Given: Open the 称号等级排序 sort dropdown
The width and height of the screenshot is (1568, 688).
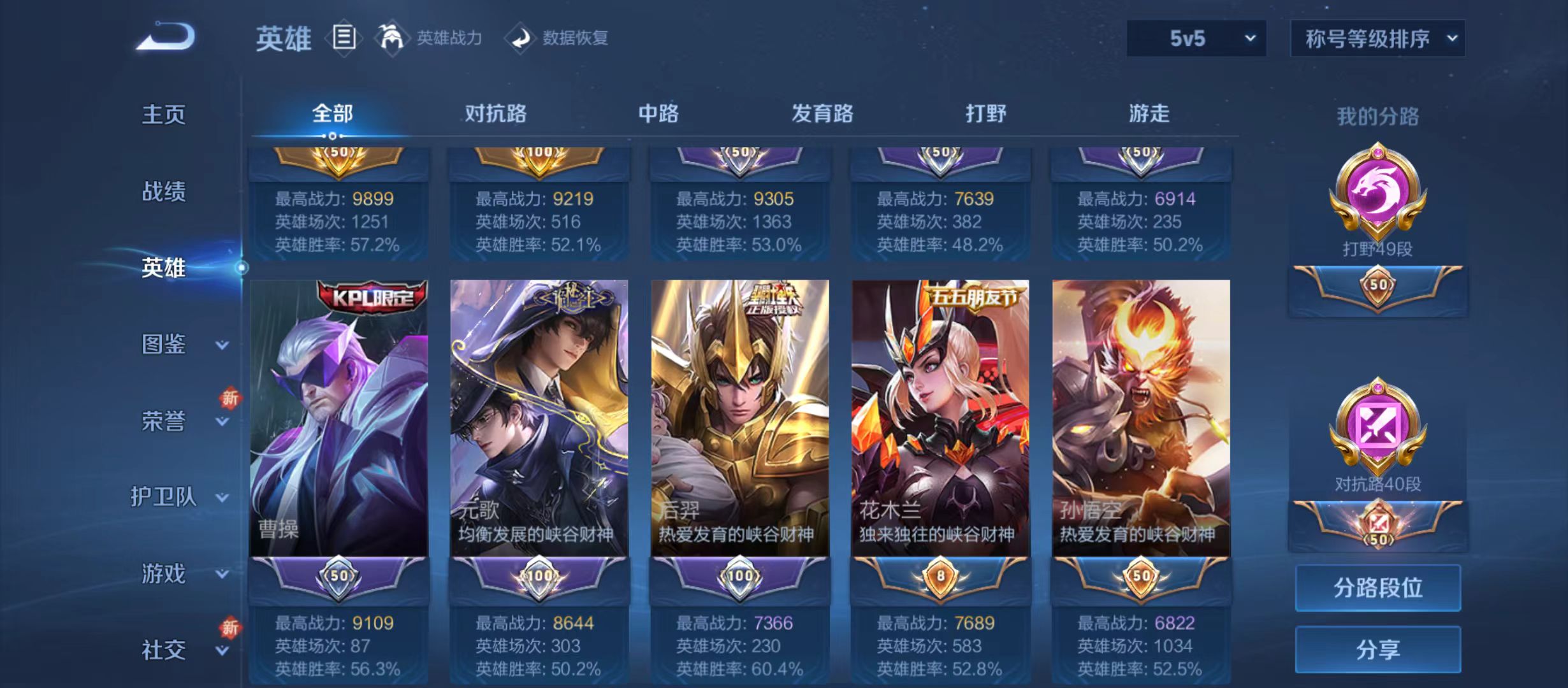Looking at the screenshot, I should 1377,38.
